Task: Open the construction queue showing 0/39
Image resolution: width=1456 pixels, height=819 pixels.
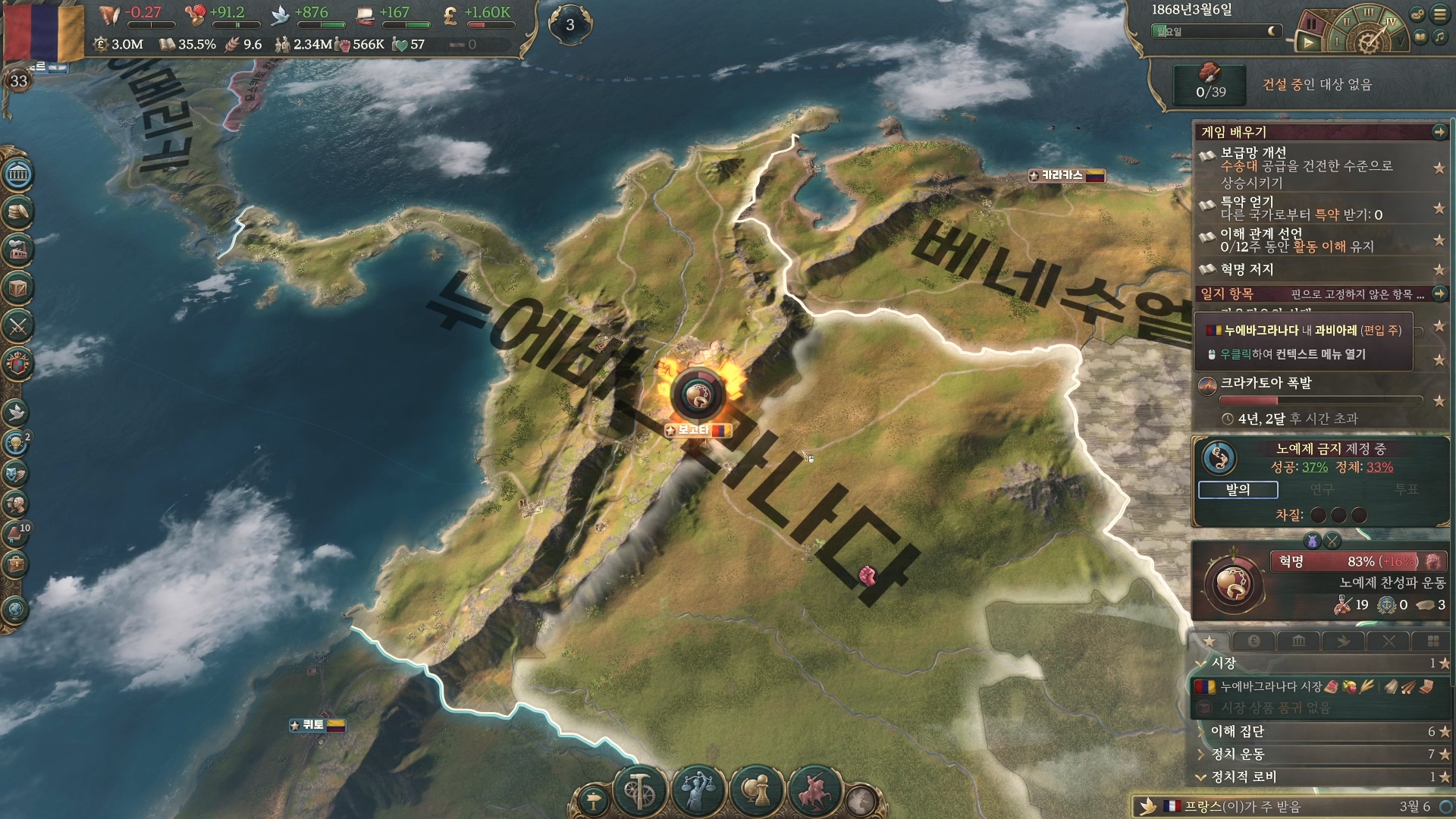Action: (1210, 83)
